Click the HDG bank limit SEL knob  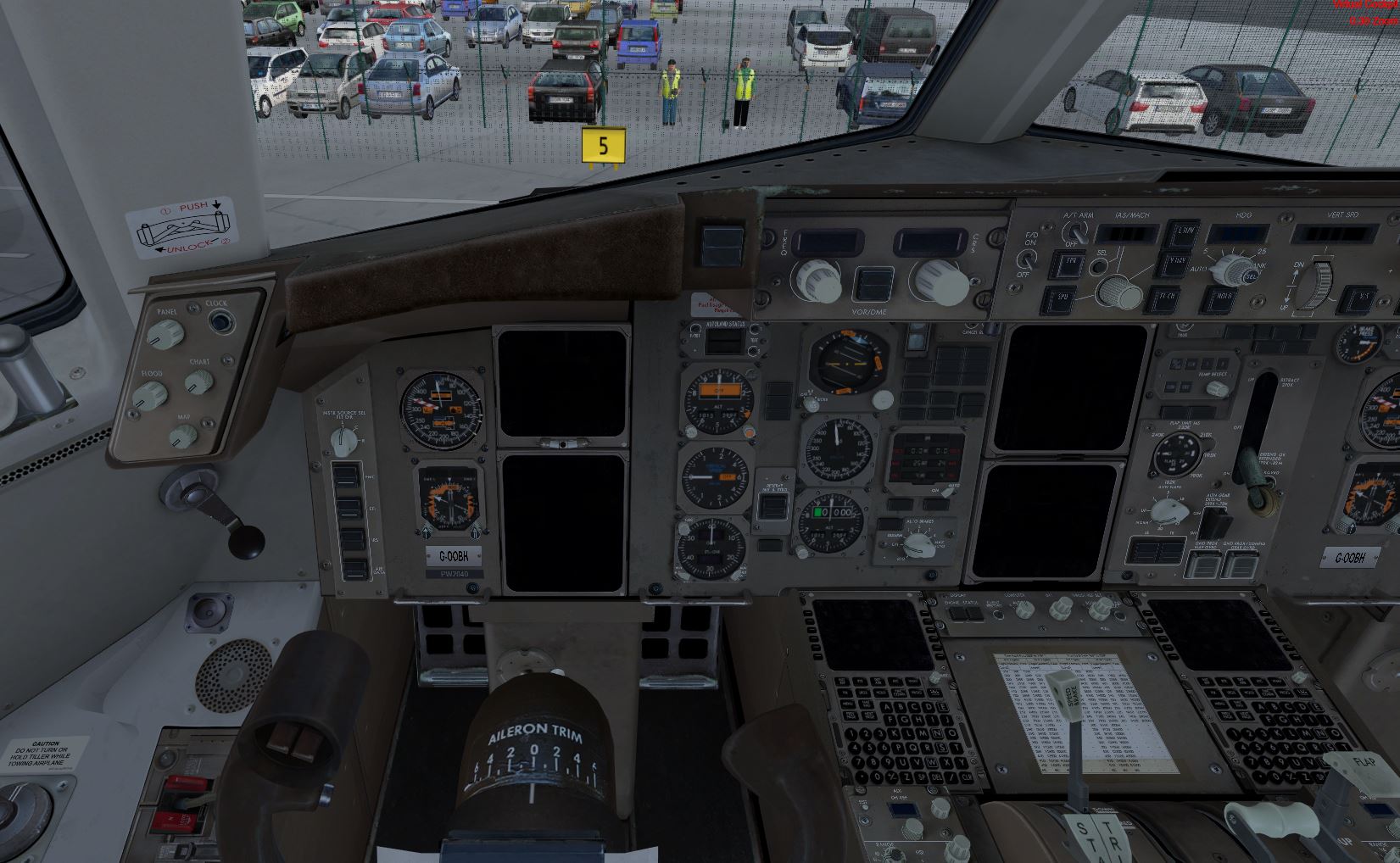coord(1231,270)
